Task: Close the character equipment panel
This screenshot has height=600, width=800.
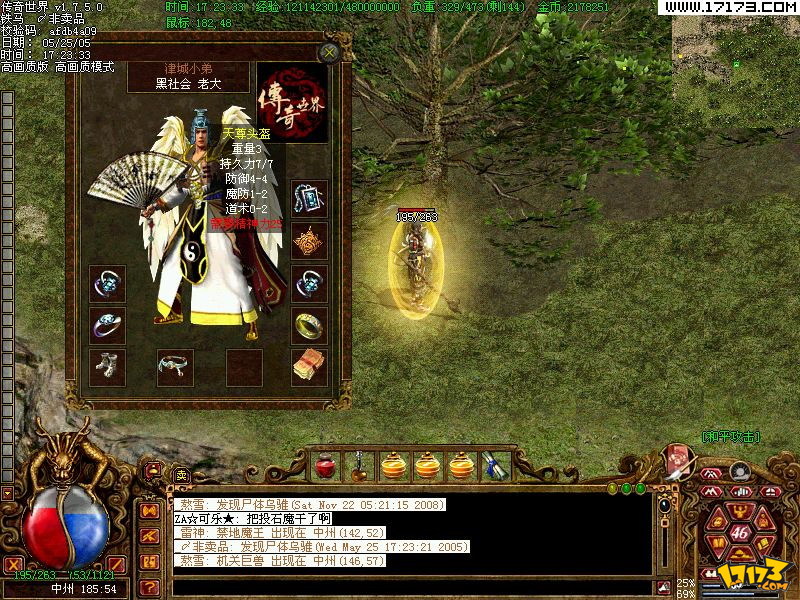Action: pos(328,52)
